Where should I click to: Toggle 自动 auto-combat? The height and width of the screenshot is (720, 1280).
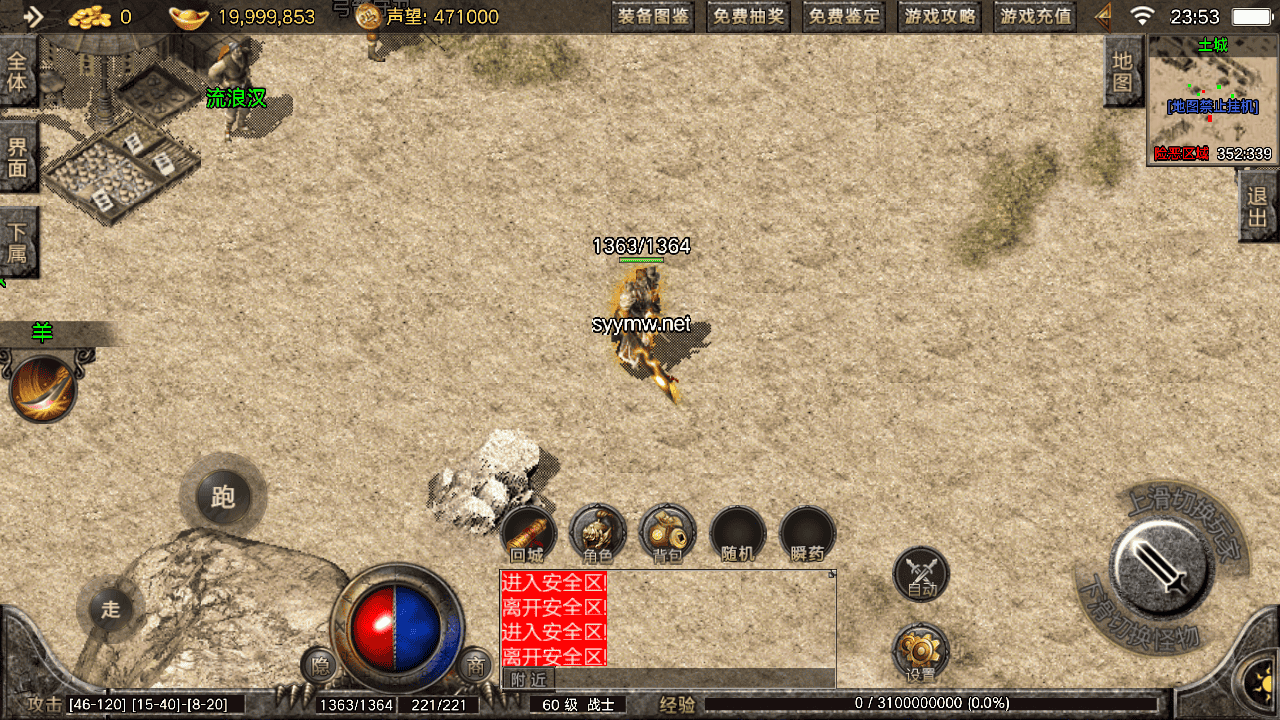coord(921,574)
